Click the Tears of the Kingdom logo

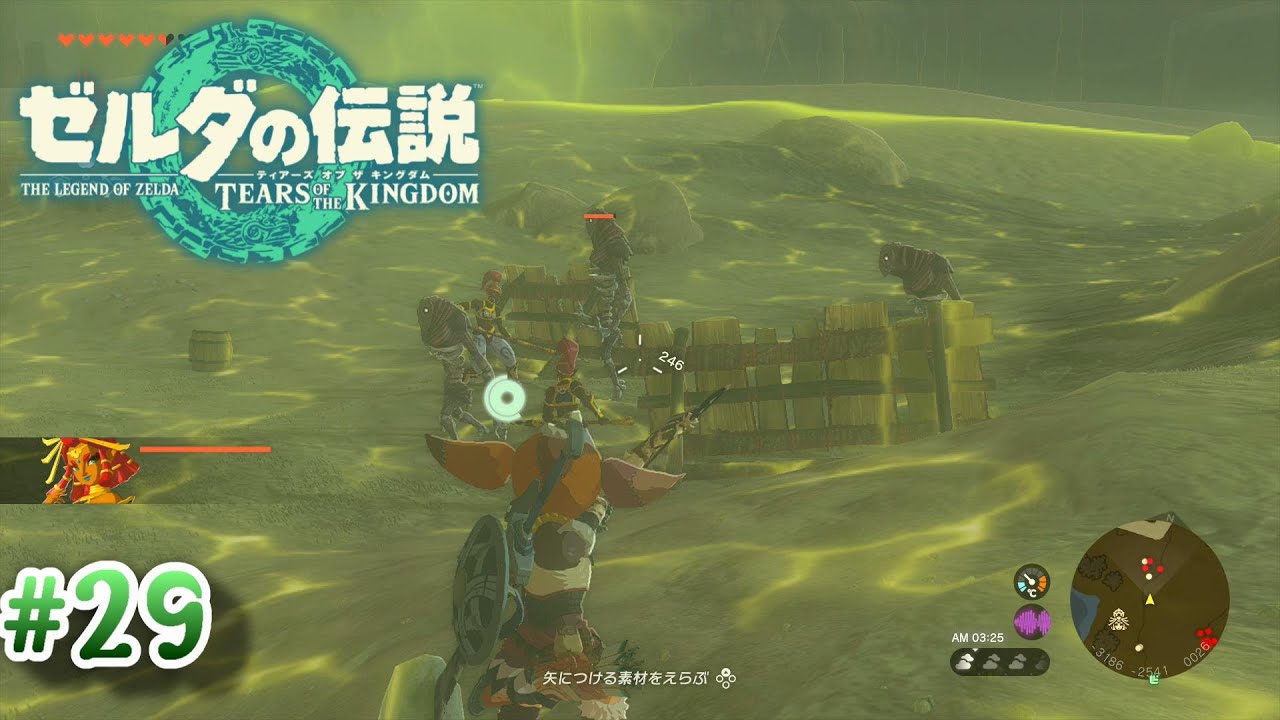coord(248,130)
